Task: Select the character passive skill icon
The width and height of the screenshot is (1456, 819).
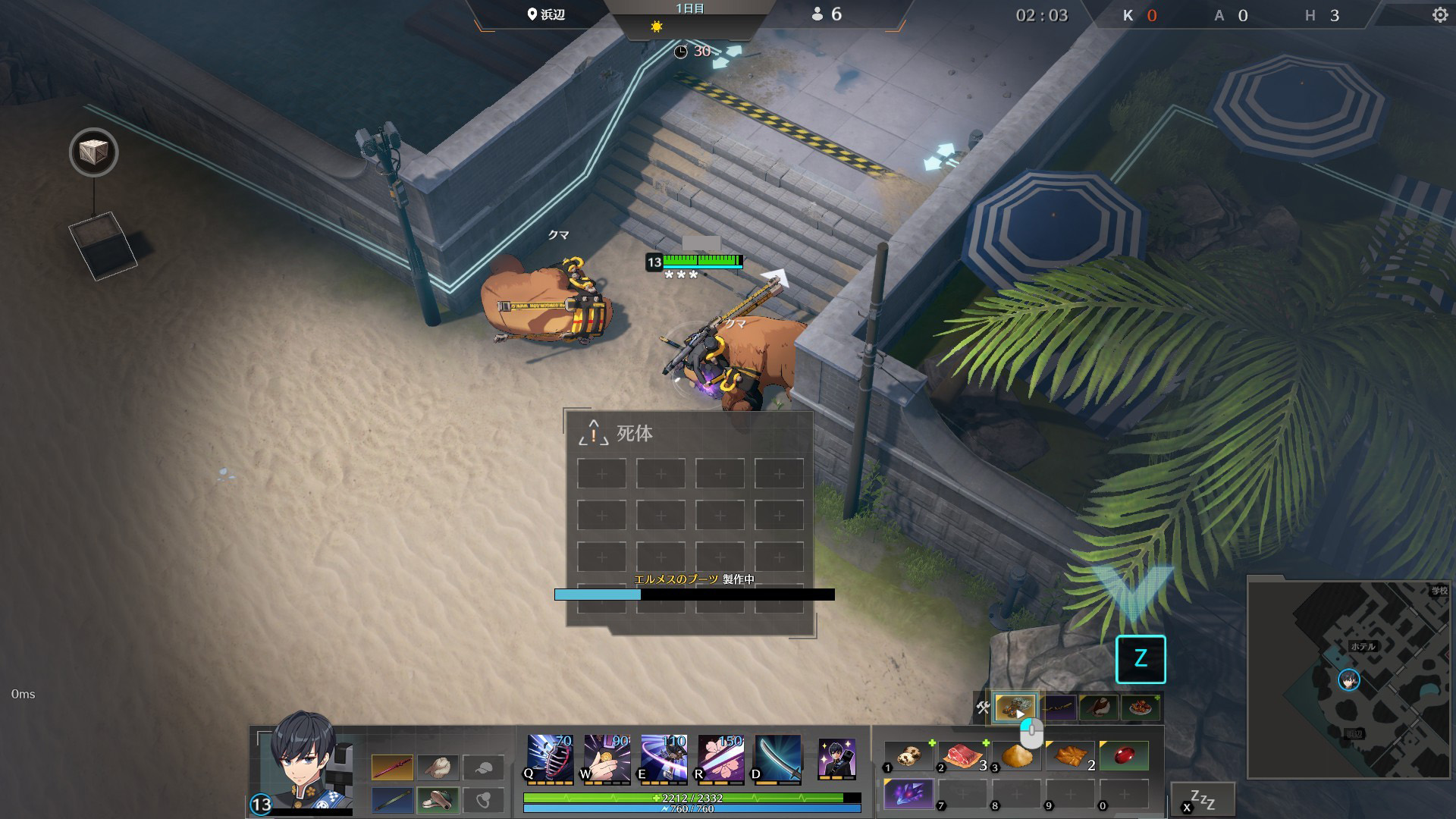Action: tap(837, 757)
